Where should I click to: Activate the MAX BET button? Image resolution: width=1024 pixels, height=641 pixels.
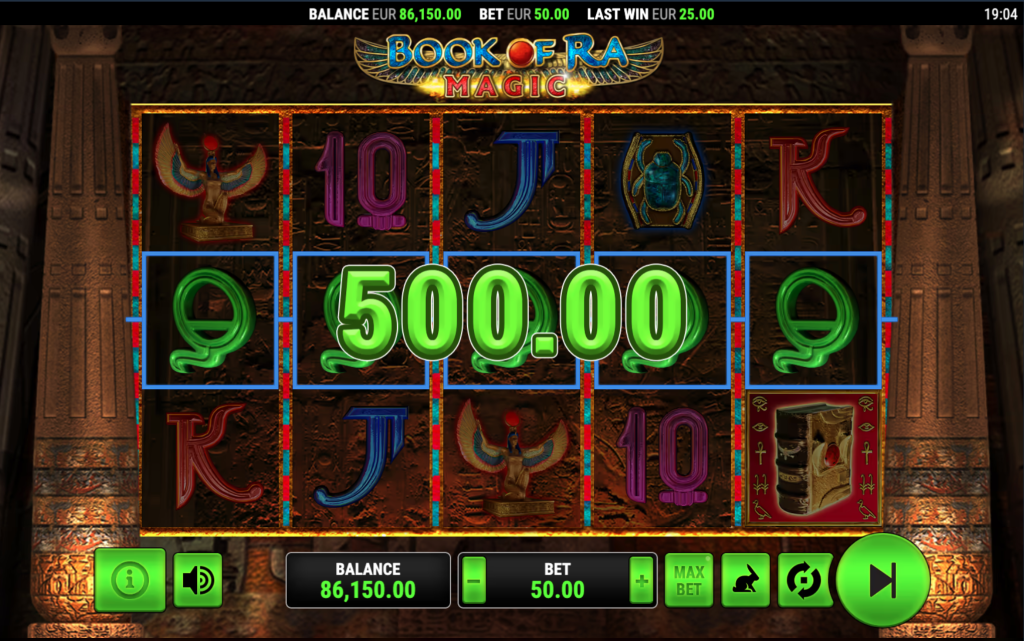689,580
